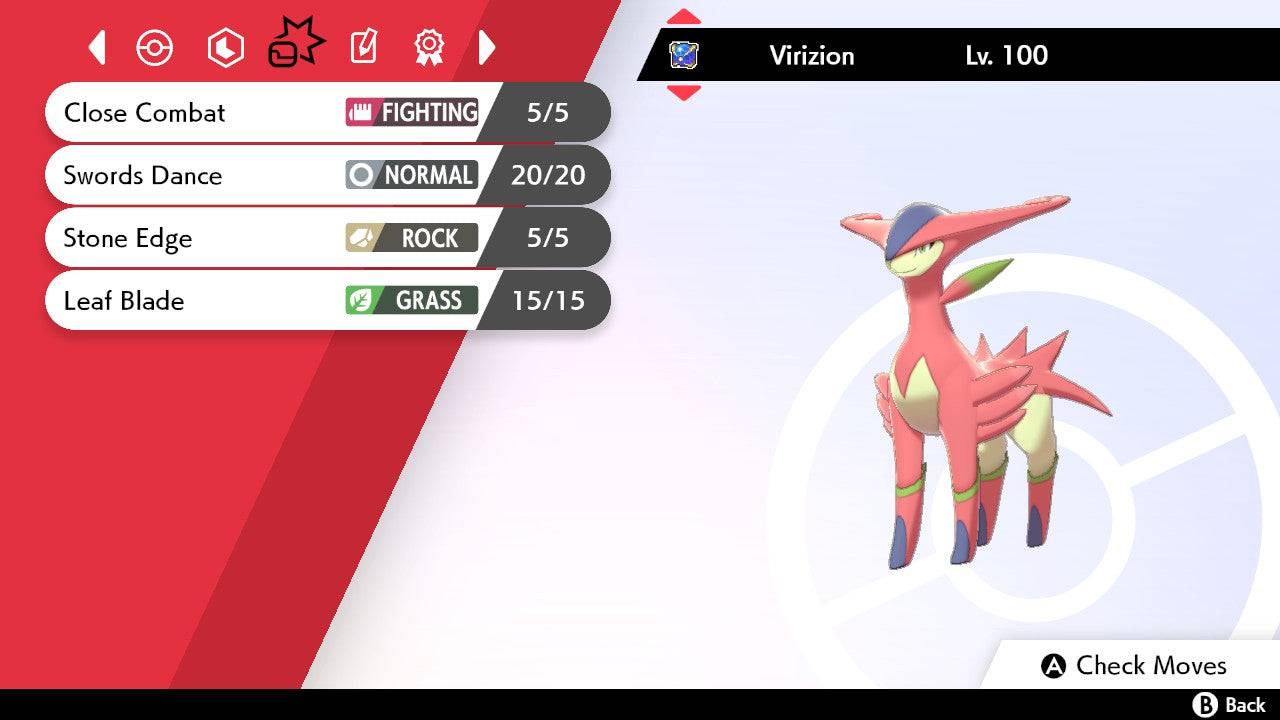This screenshot has width=1280, height=720.
Task: View the ribbons tab
Action: click(429, 47)
